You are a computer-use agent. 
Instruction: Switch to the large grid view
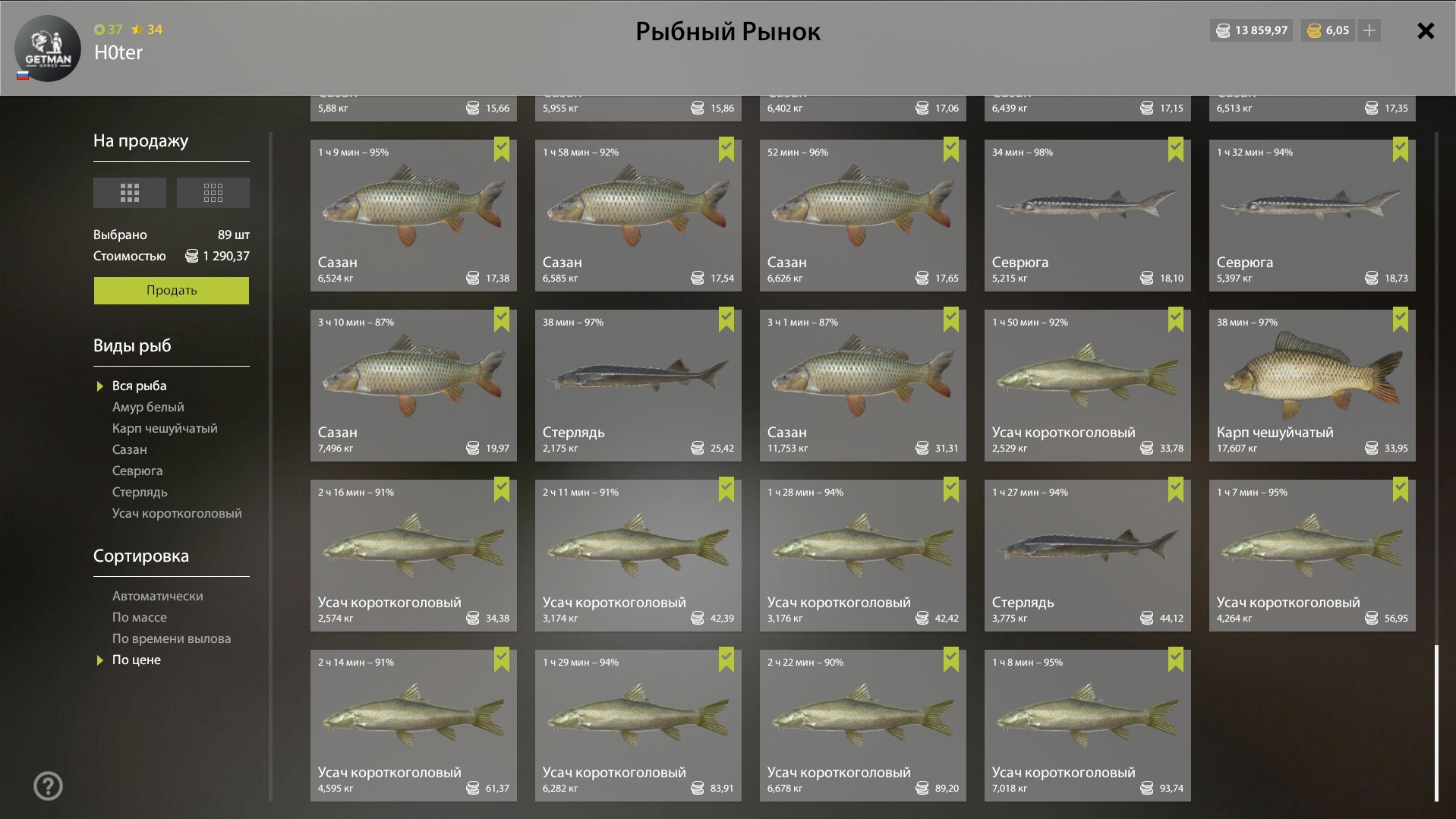[130, 193]
